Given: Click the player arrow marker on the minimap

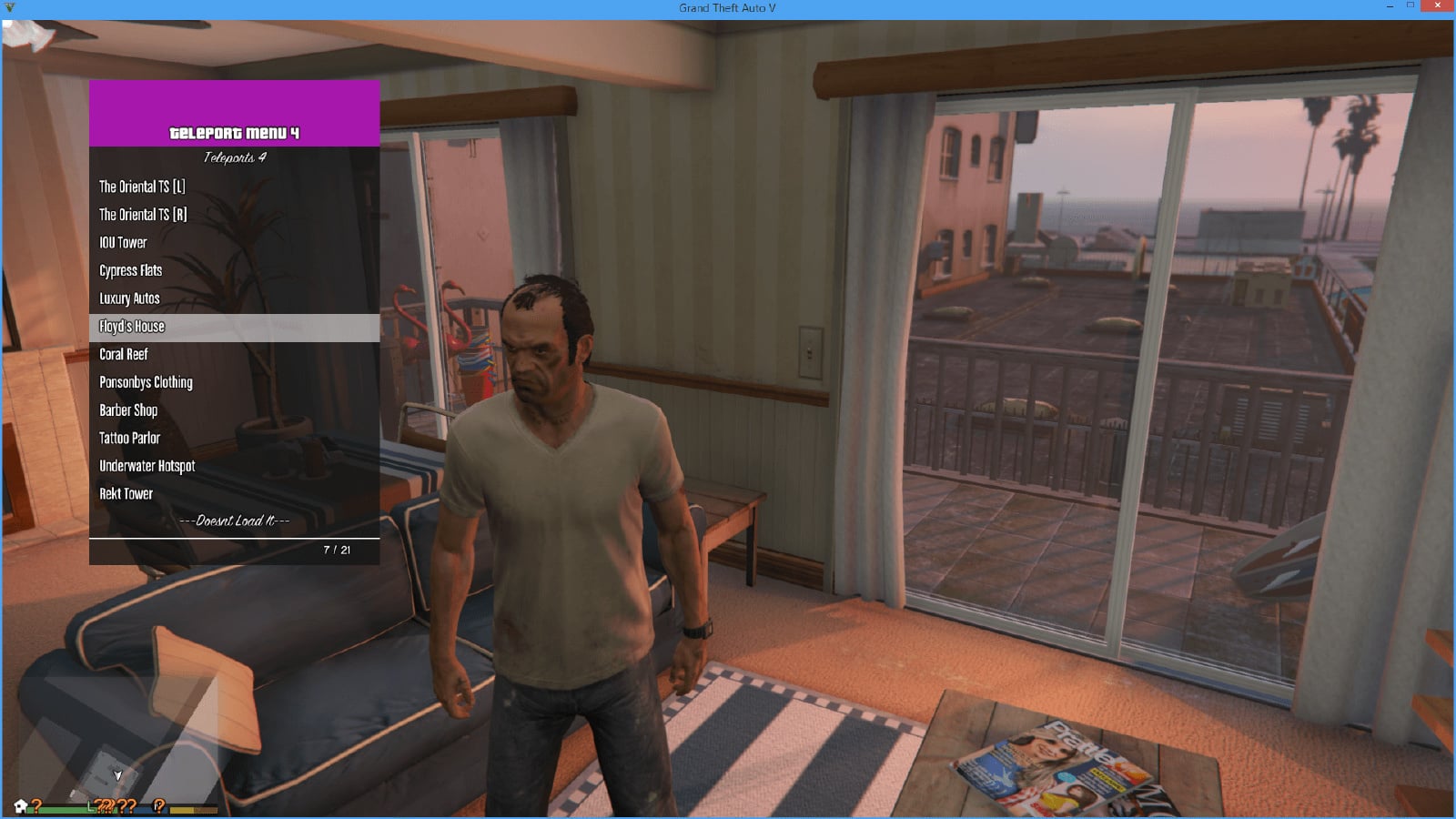Looking at the screenshot, I should pyautogui.click(x=117, y=773).
